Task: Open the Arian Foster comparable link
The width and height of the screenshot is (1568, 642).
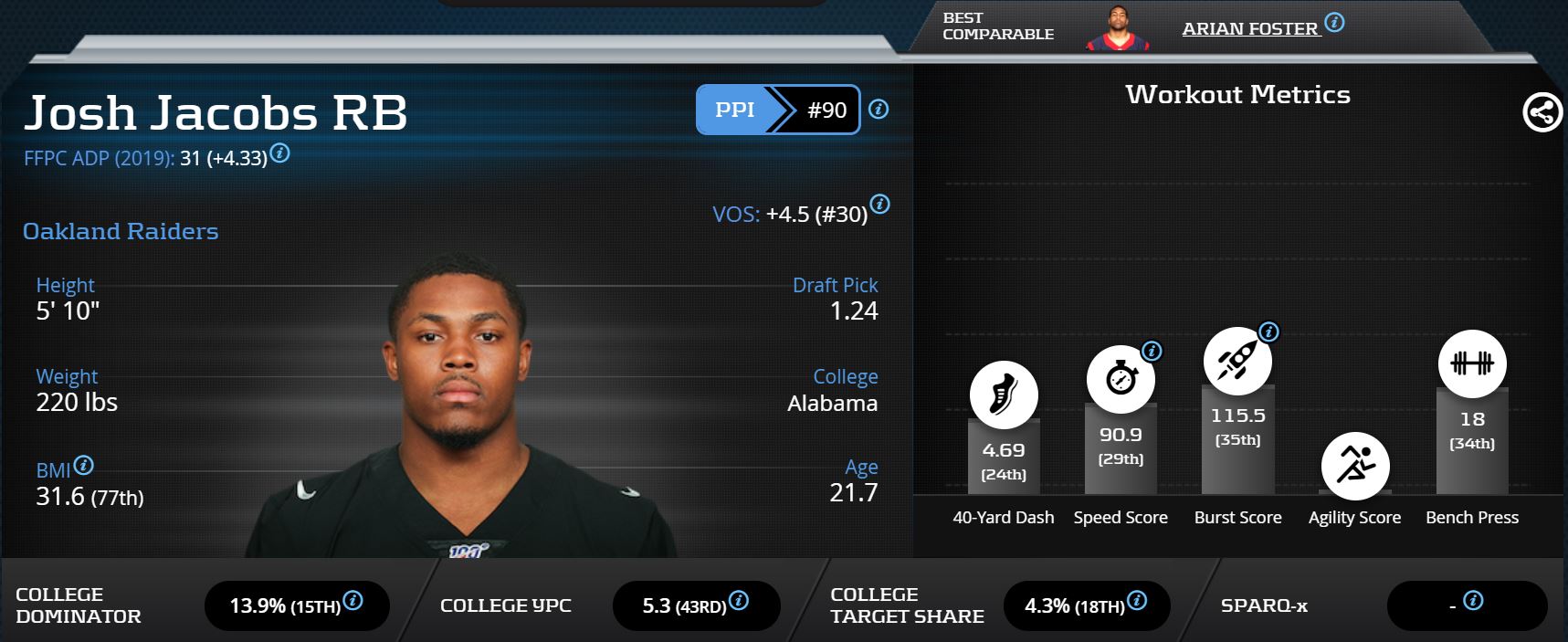Action: click(x=1249, y=29)
